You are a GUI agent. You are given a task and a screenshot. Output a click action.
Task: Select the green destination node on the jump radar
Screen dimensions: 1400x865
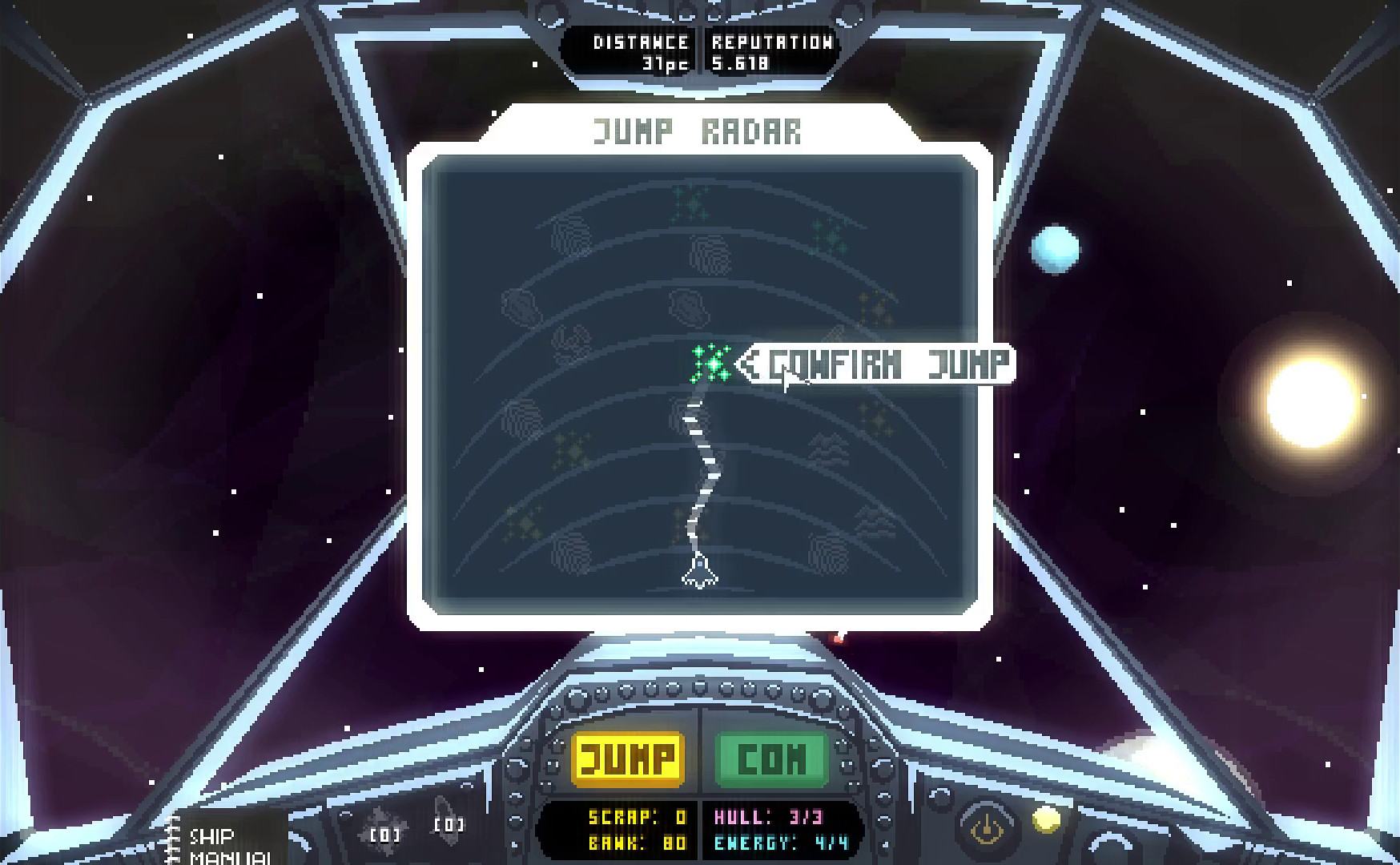point(712,365)
